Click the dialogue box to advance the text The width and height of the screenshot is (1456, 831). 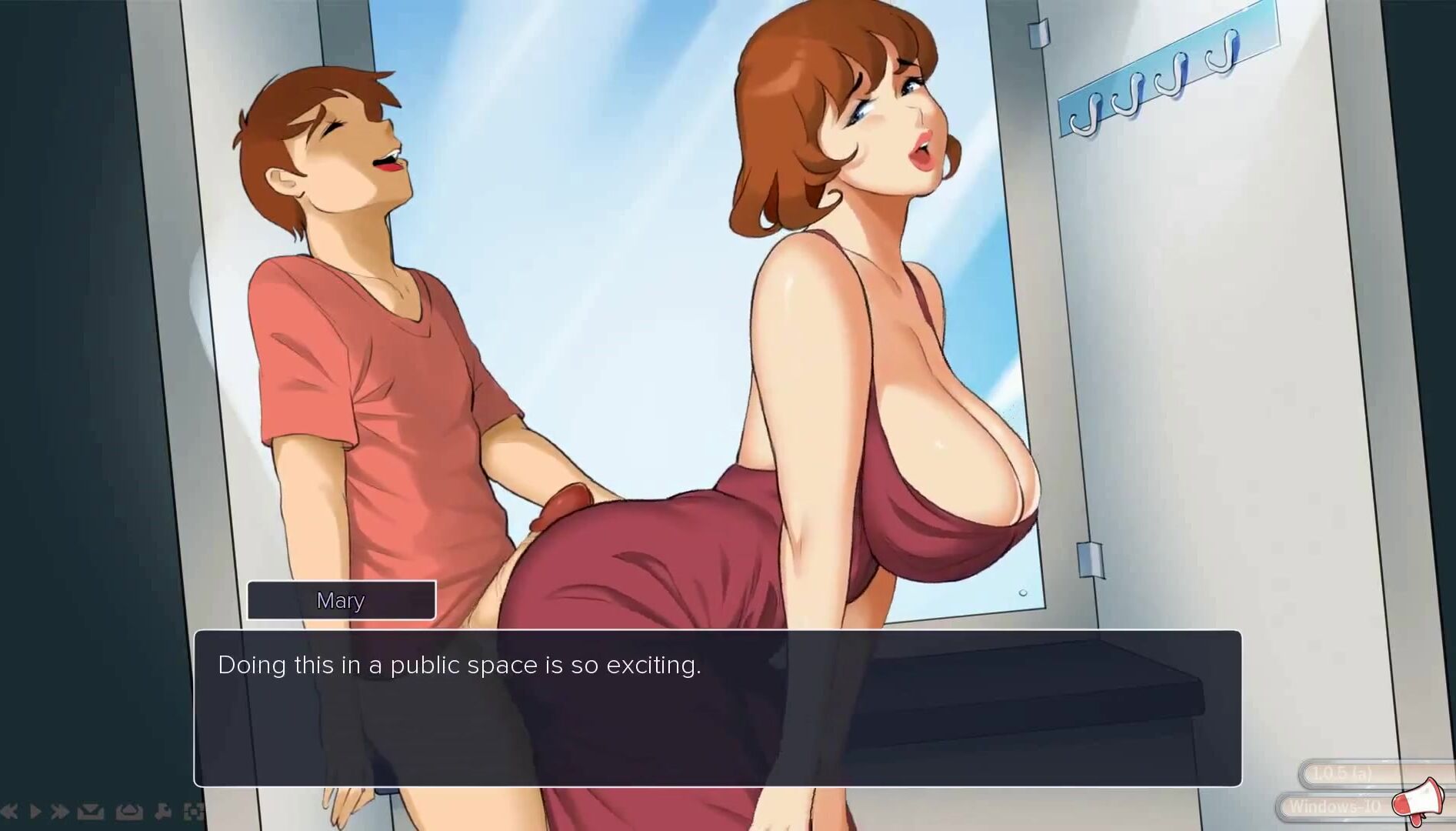[717, 708]
